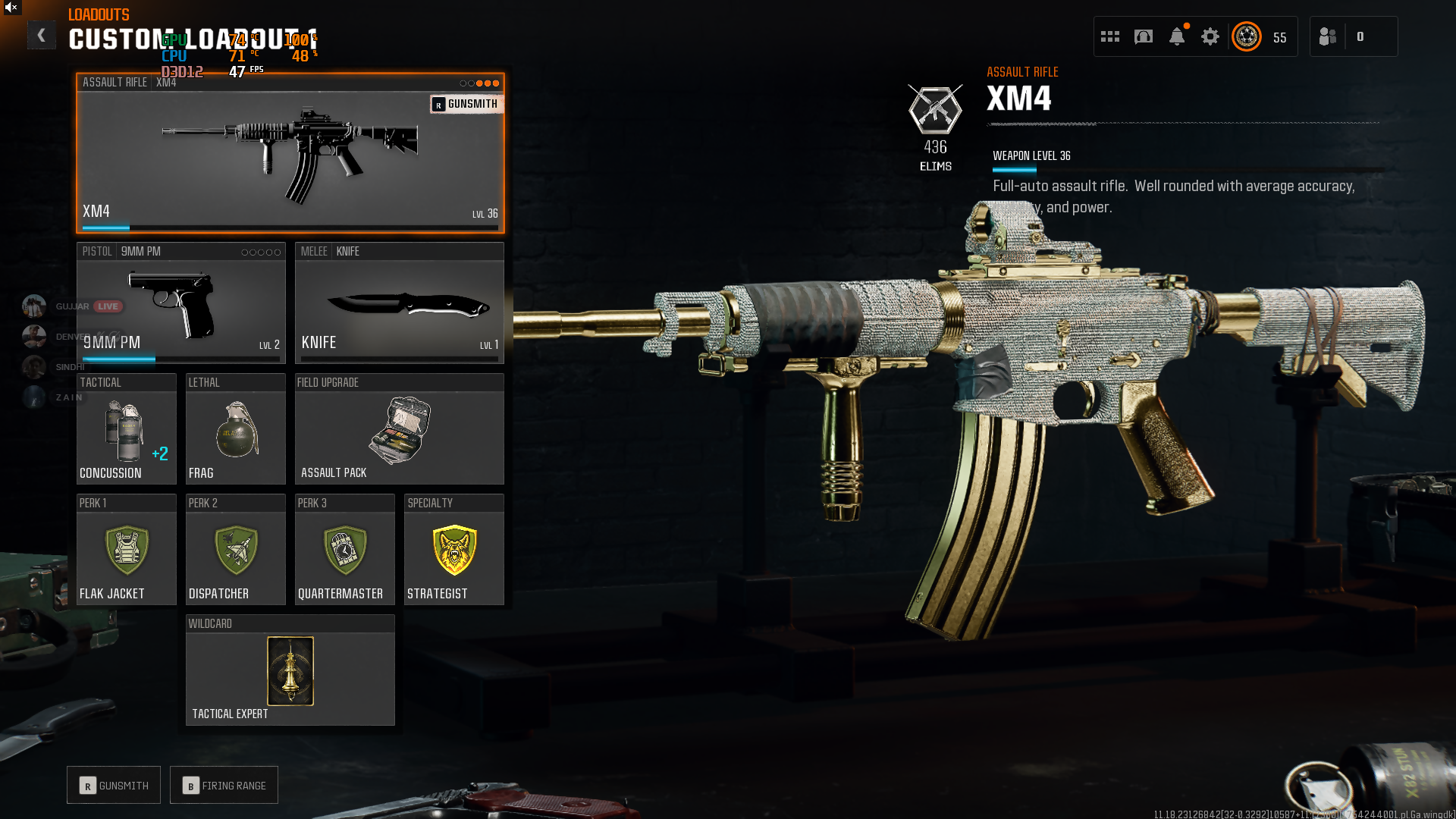Open the grid menu icon

click(x=1110, y=36)
